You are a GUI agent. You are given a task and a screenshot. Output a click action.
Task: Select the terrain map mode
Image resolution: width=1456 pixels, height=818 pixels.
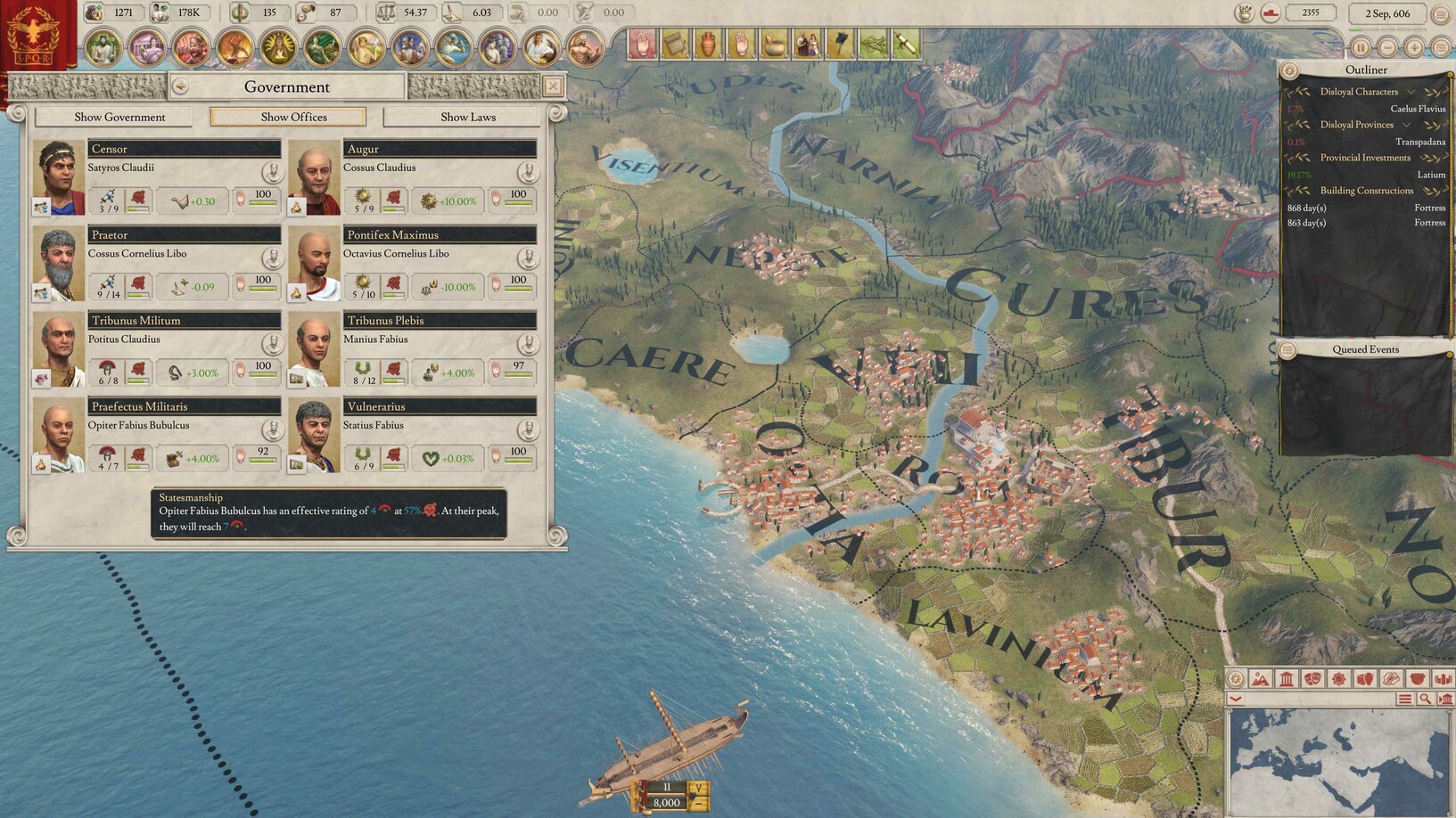click(x=1260, y=679)
